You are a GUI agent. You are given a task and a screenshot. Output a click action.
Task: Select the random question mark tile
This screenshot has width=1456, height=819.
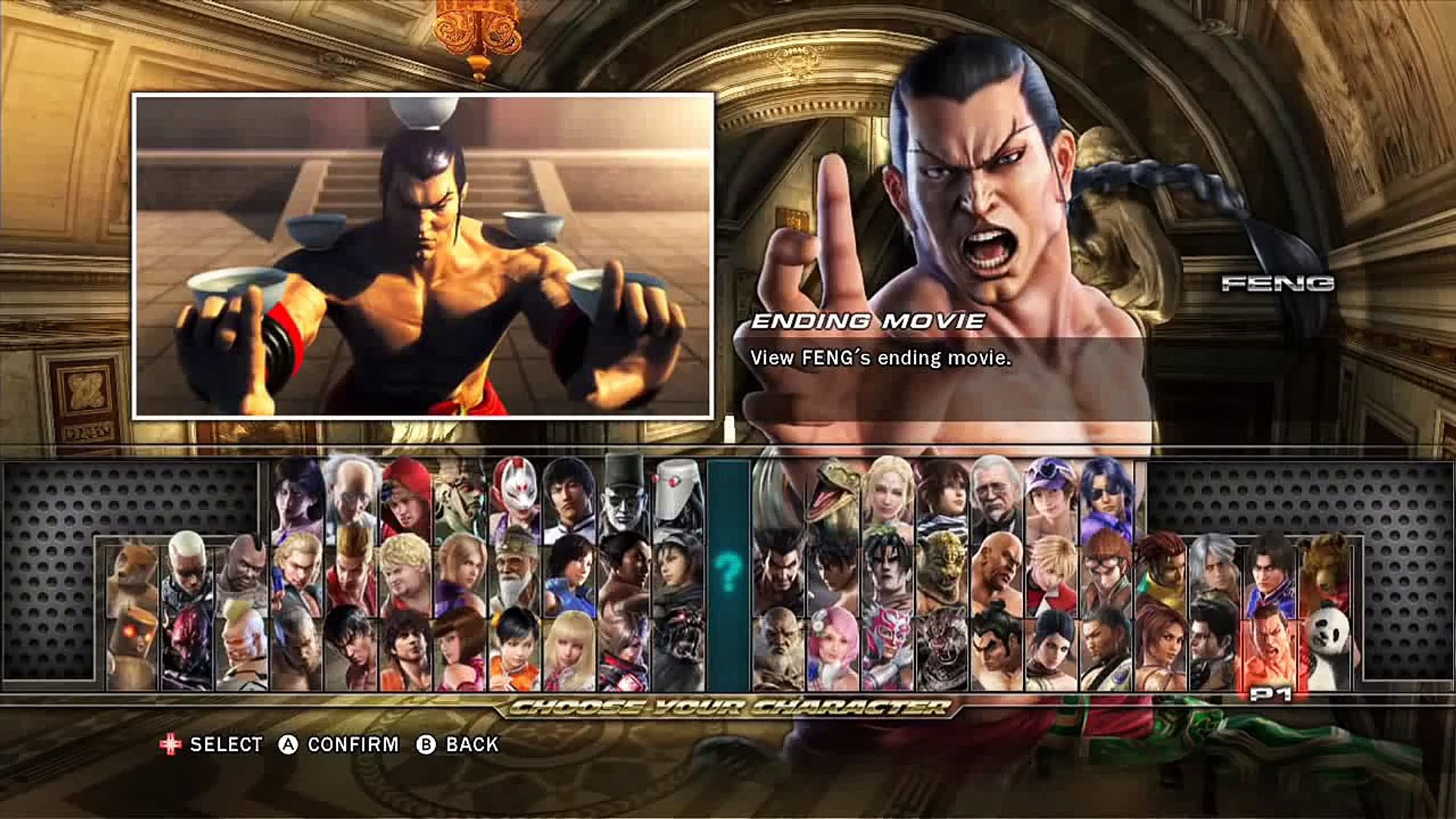coord(728,573)
